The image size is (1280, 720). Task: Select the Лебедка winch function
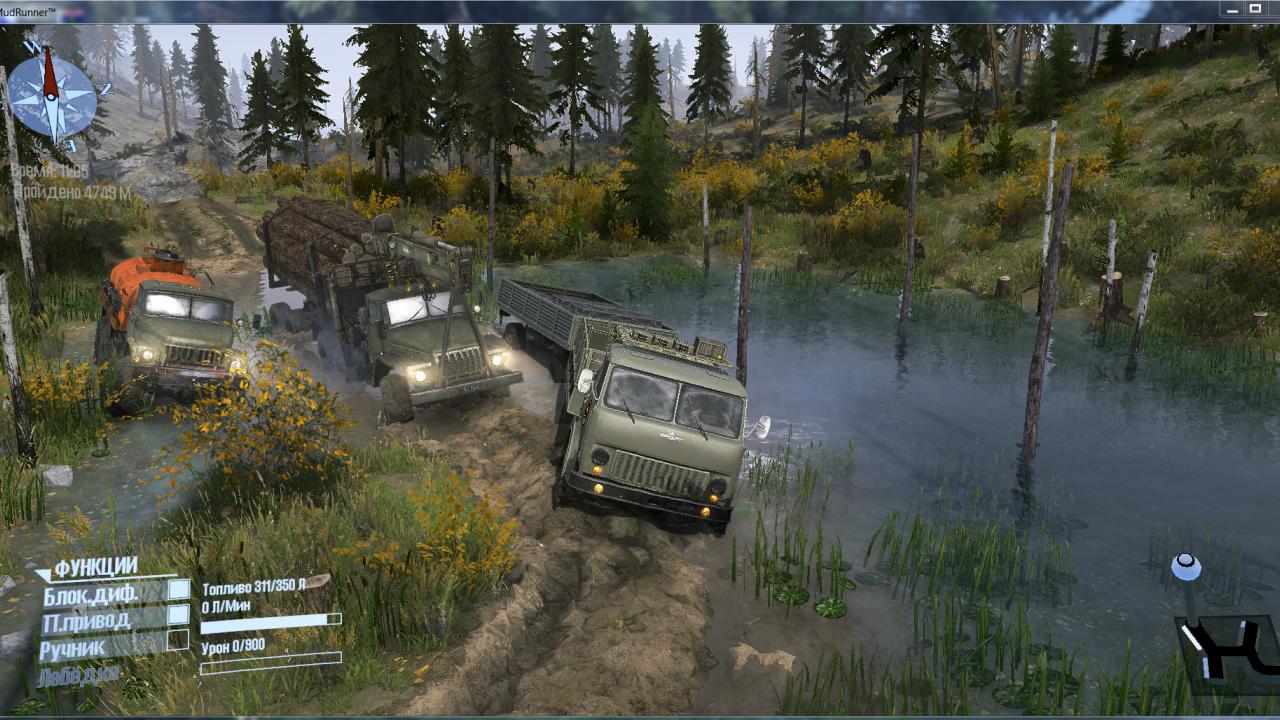point(80,674)
